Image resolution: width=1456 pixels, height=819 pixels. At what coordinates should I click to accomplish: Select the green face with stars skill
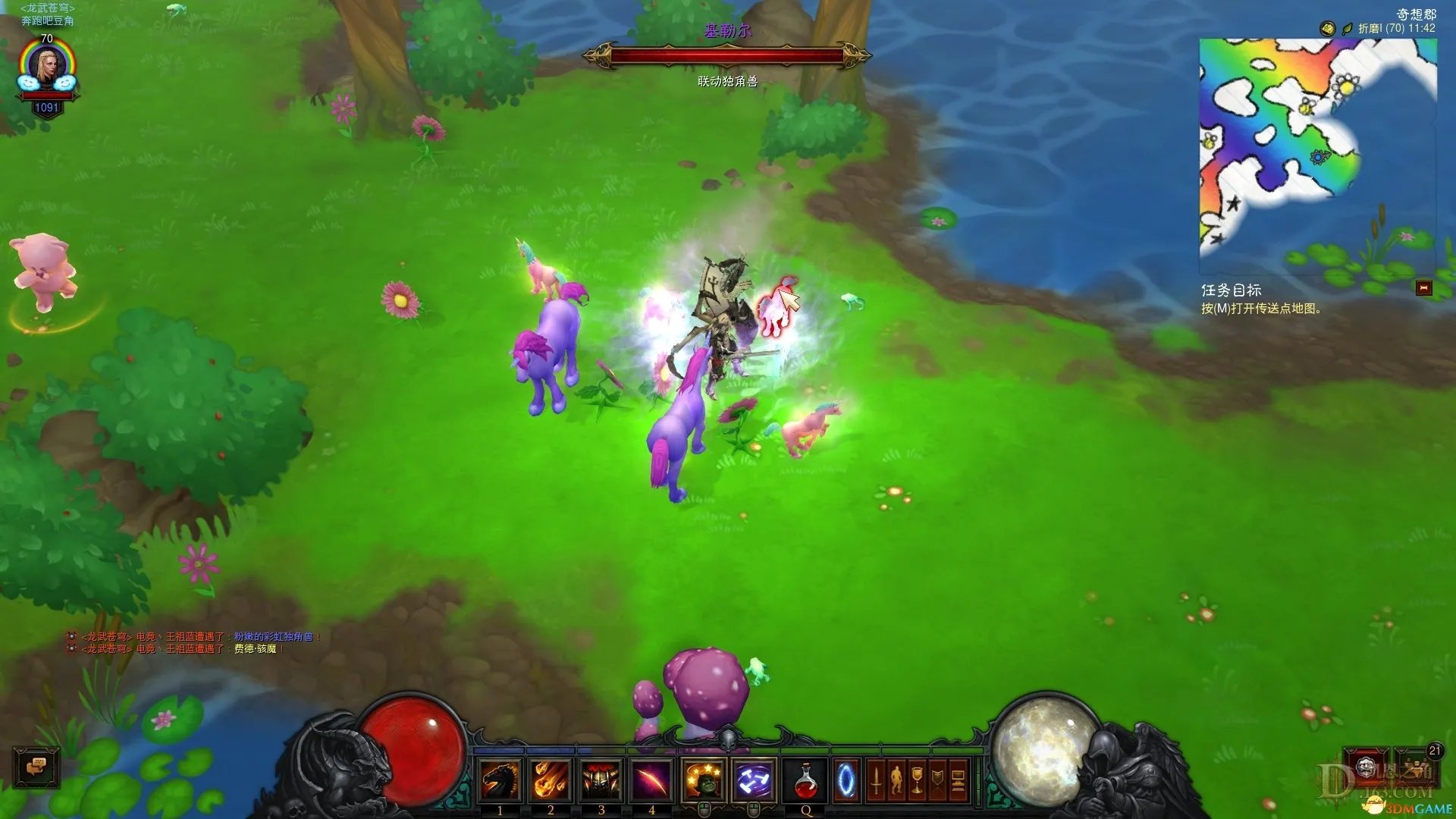tap(703, 780)
